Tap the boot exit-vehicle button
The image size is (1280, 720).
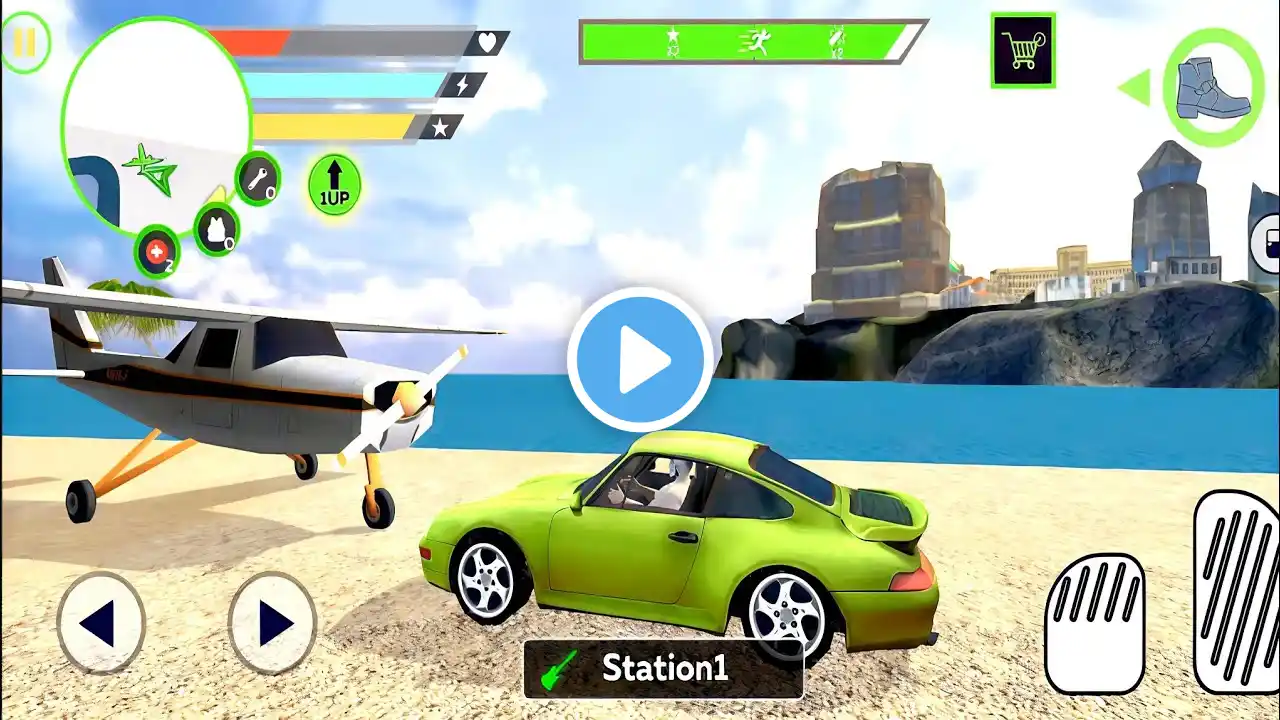[1213, 87]
